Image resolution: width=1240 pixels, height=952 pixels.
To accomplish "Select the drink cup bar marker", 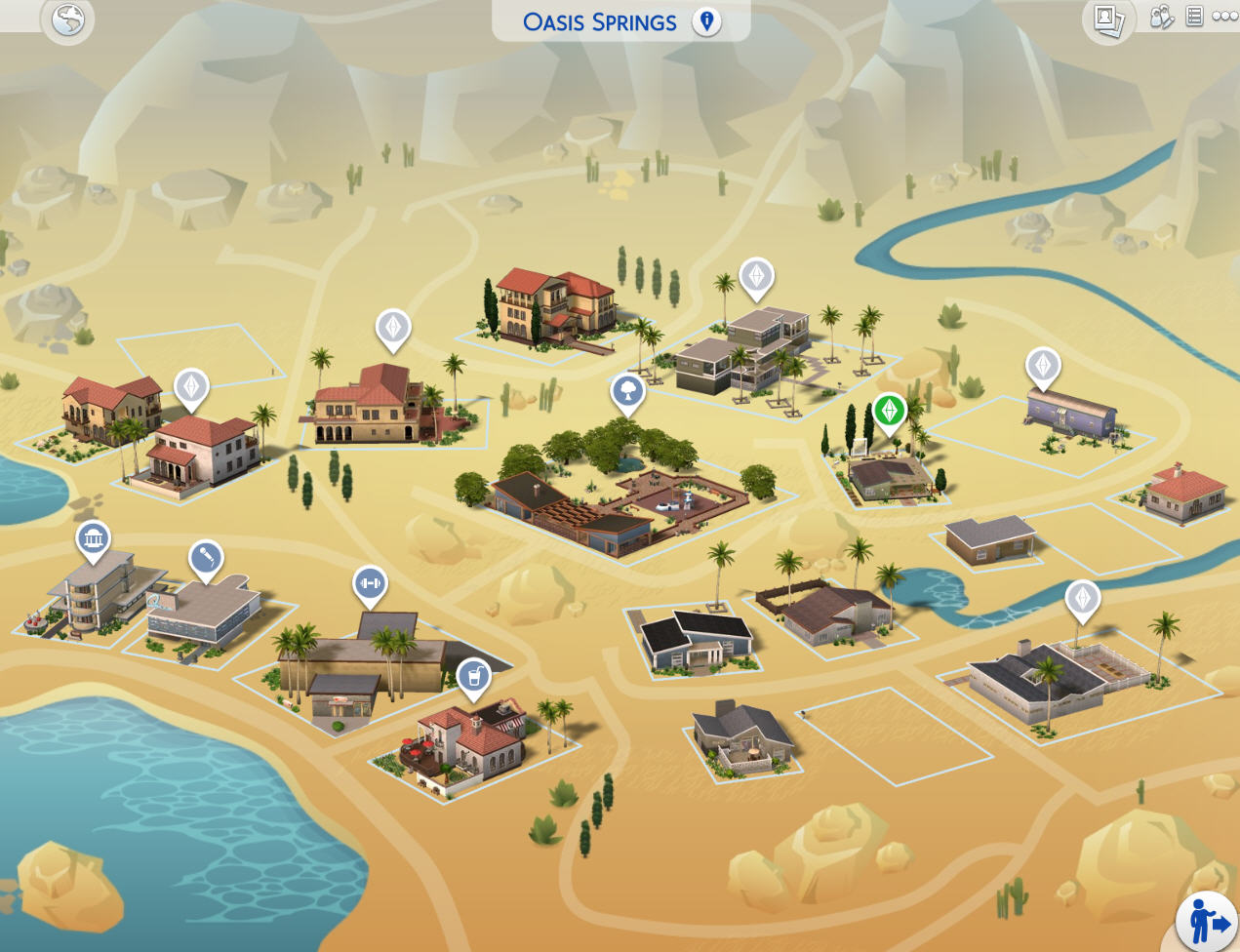I will pyautogui.click(x=474, y=675).
